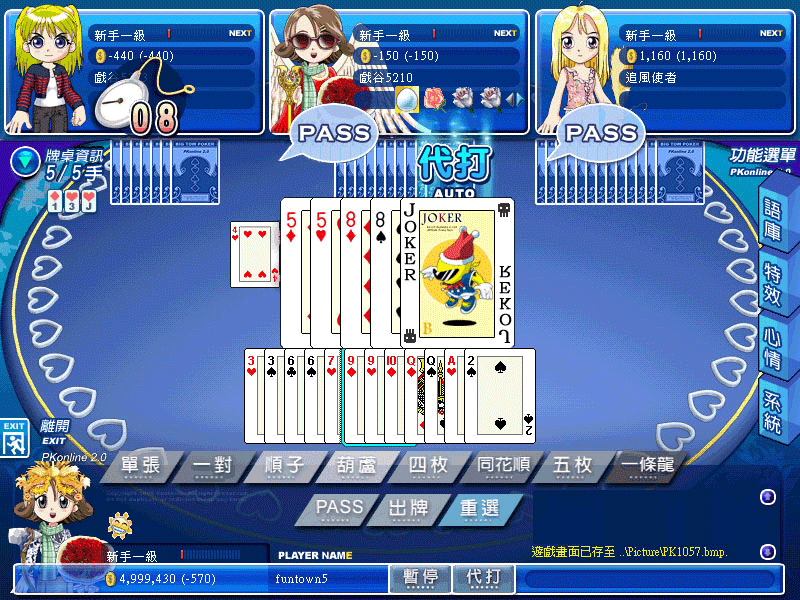800x600 pixels.
Task: Pass this turn with the bottom PASS button
Action: click(339, 508)
